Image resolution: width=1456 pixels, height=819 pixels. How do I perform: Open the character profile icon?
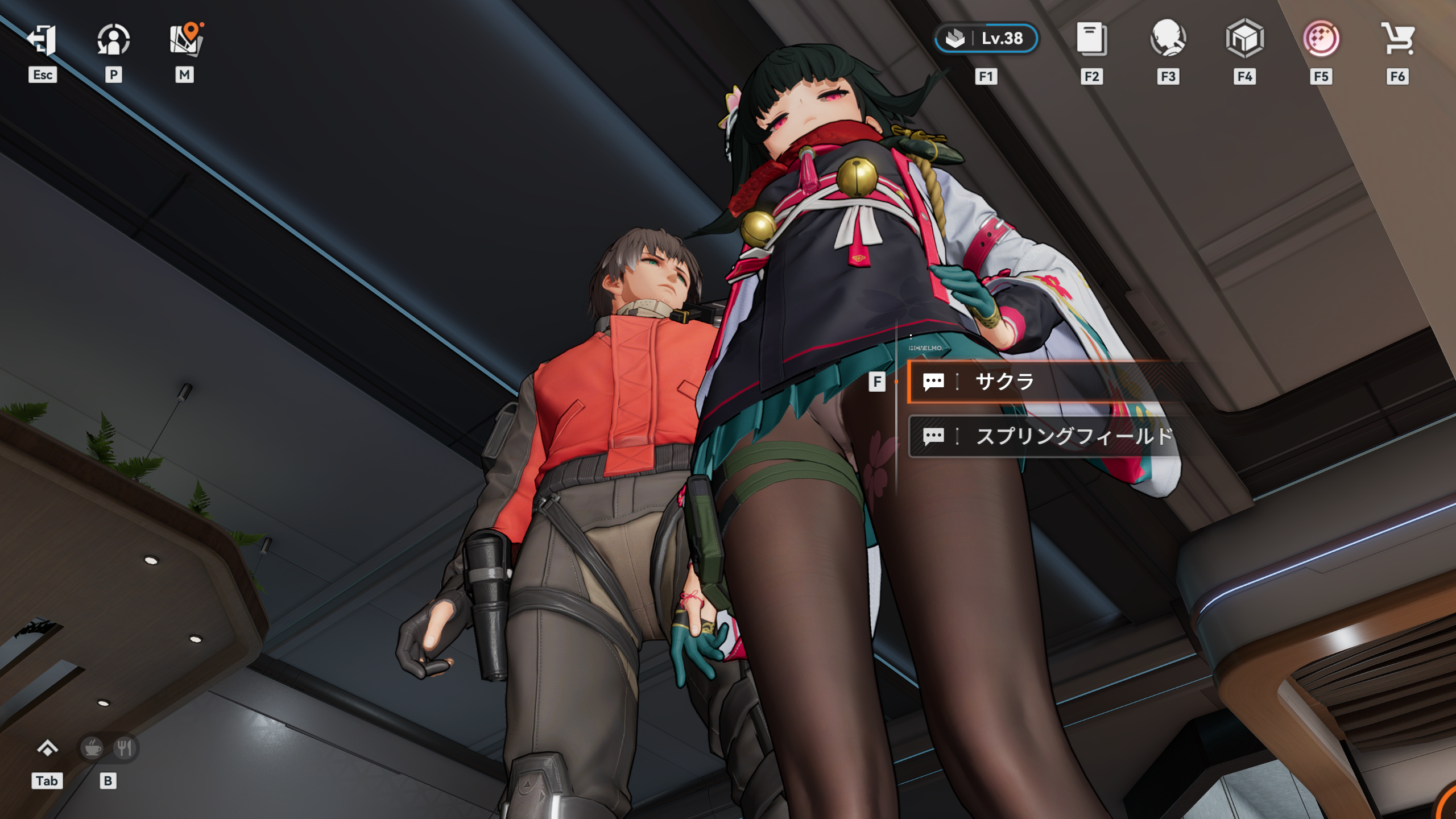coord(113,40)
